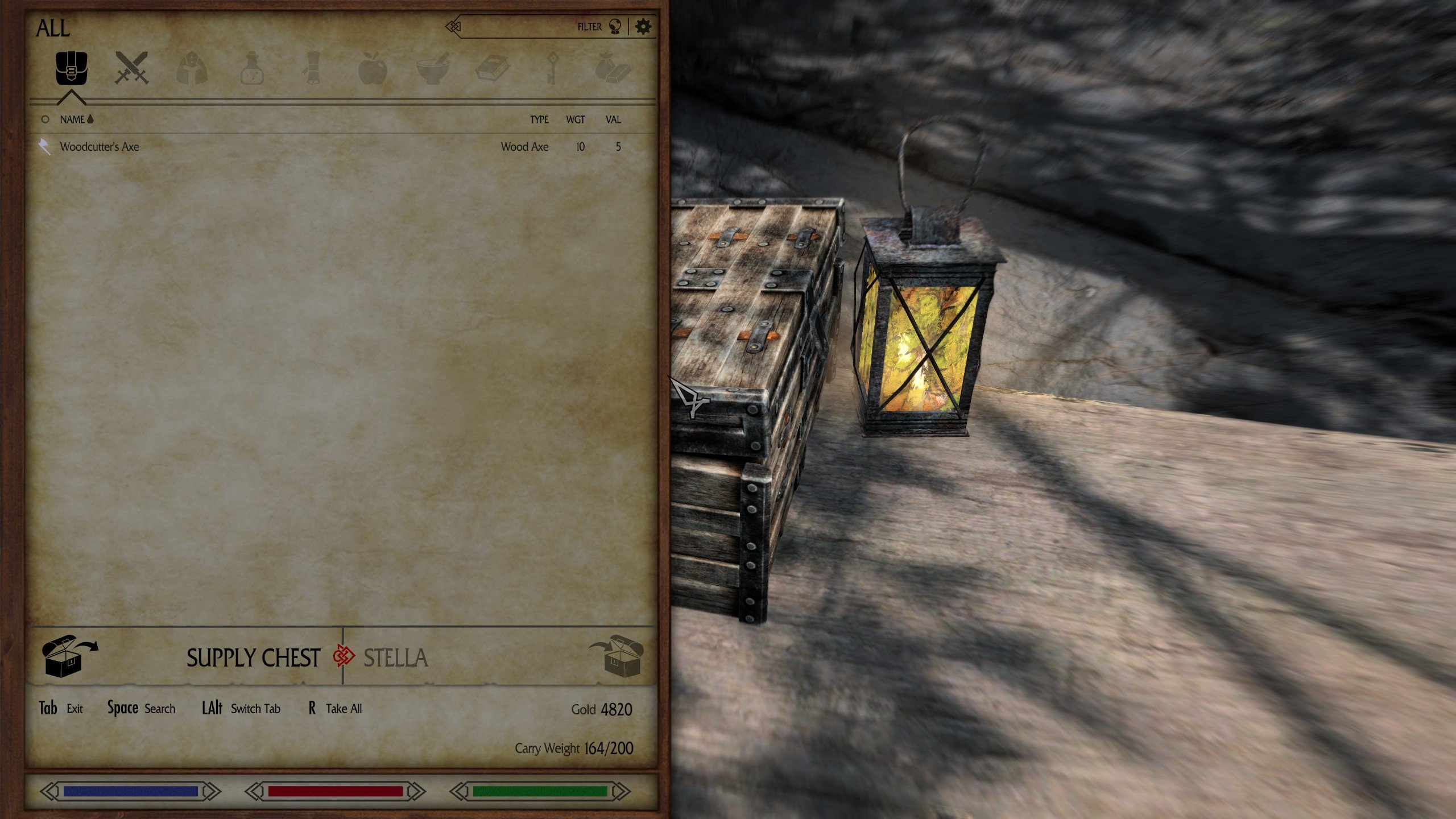1456x819 pixels.
Task: Switch to Stella's inventory view
Action: pos(395,658)
